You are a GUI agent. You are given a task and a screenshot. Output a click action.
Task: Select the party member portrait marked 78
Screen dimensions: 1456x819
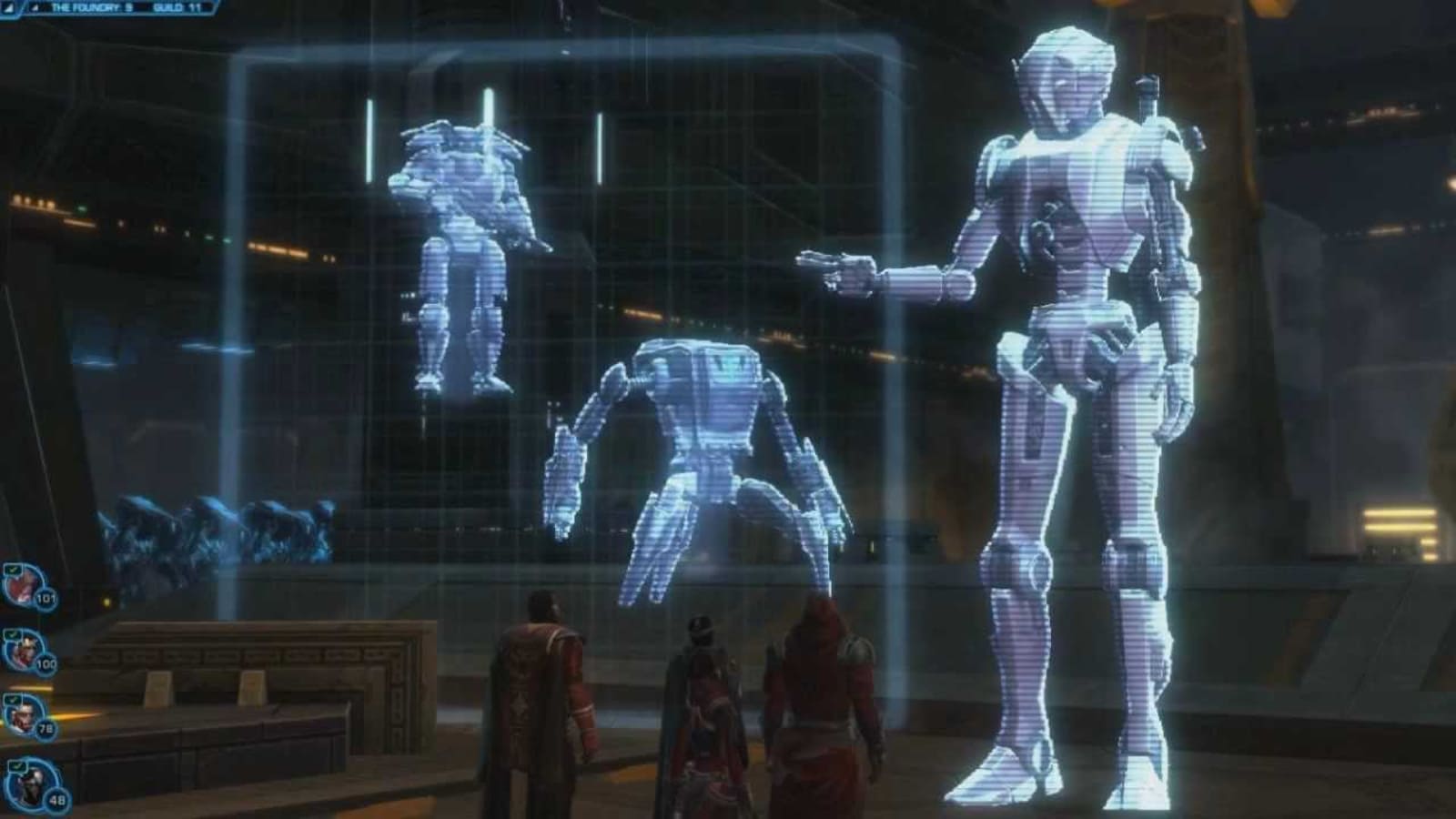pyautogui.click(x=22, y=714)
